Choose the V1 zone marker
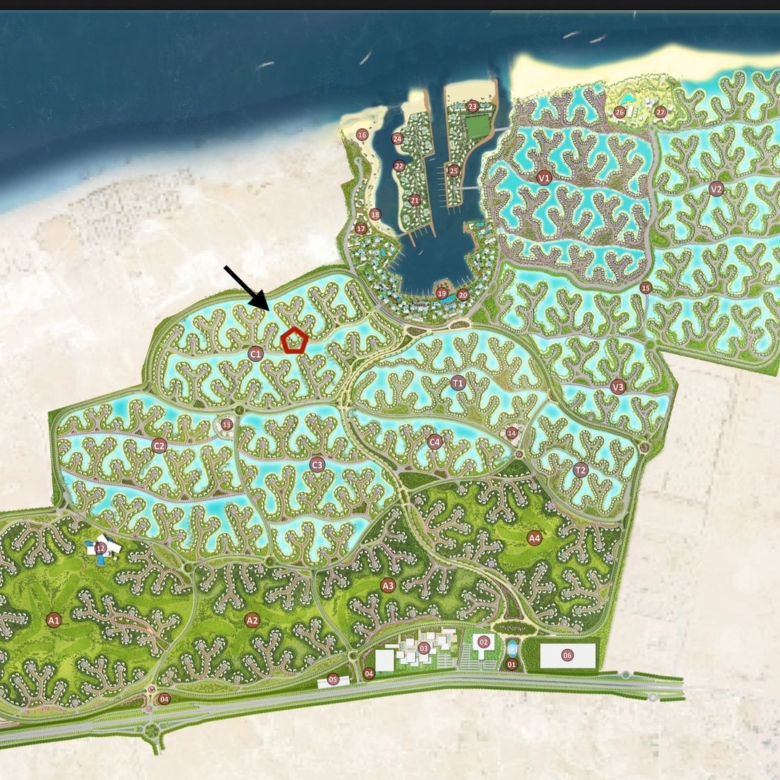Screen dimensions: 780x780 (544, 177)
